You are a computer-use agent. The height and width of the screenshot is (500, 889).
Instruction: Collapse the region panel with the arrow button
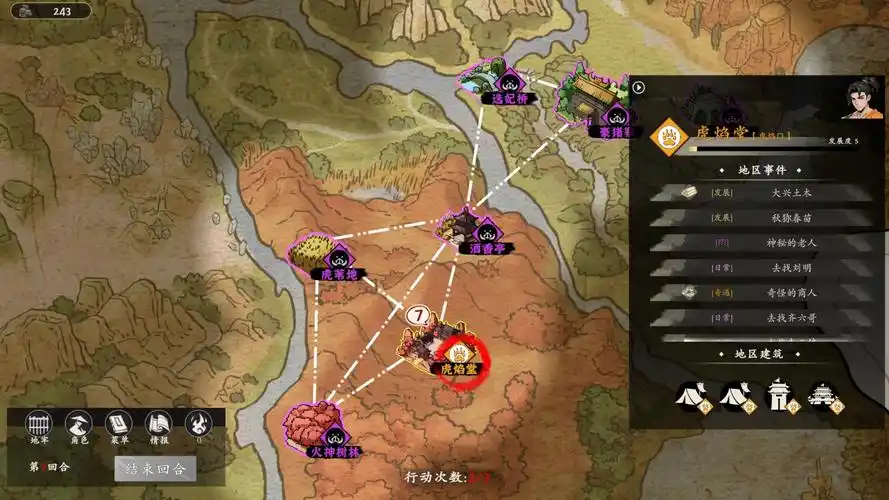[x=639, y=87]
